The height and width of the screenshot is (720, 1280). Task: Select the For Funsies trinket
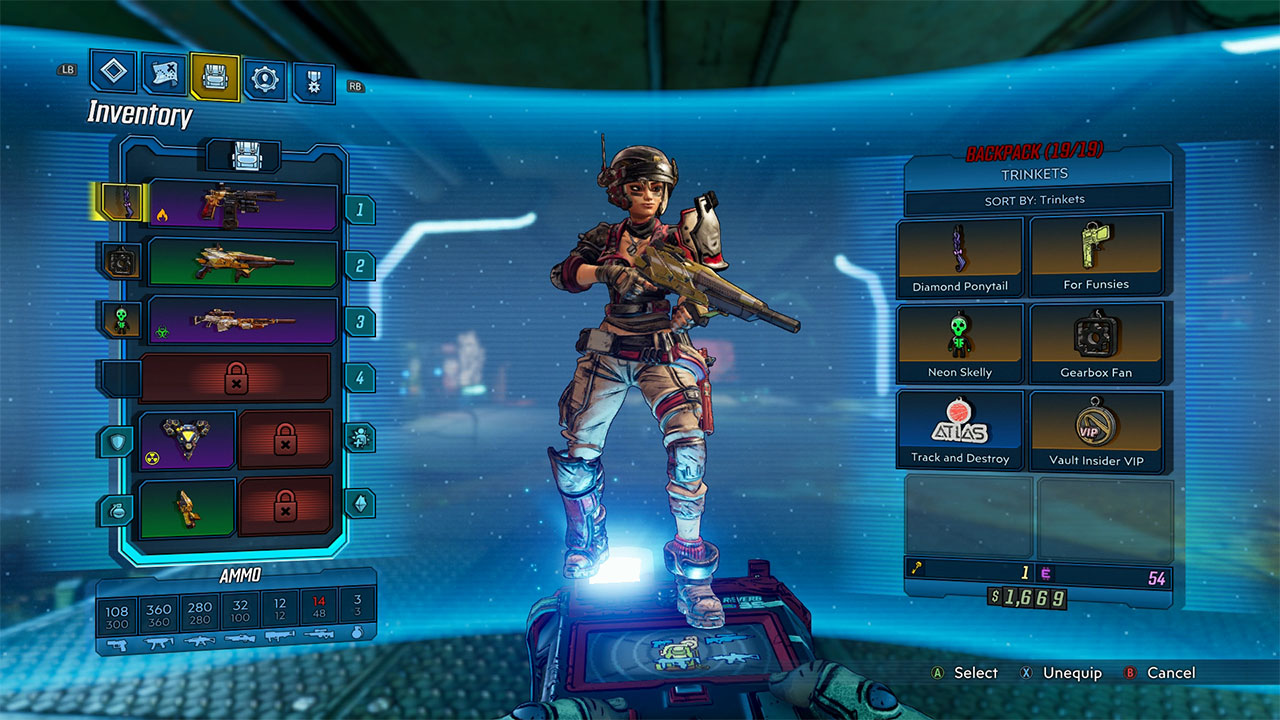(1096, 257)
